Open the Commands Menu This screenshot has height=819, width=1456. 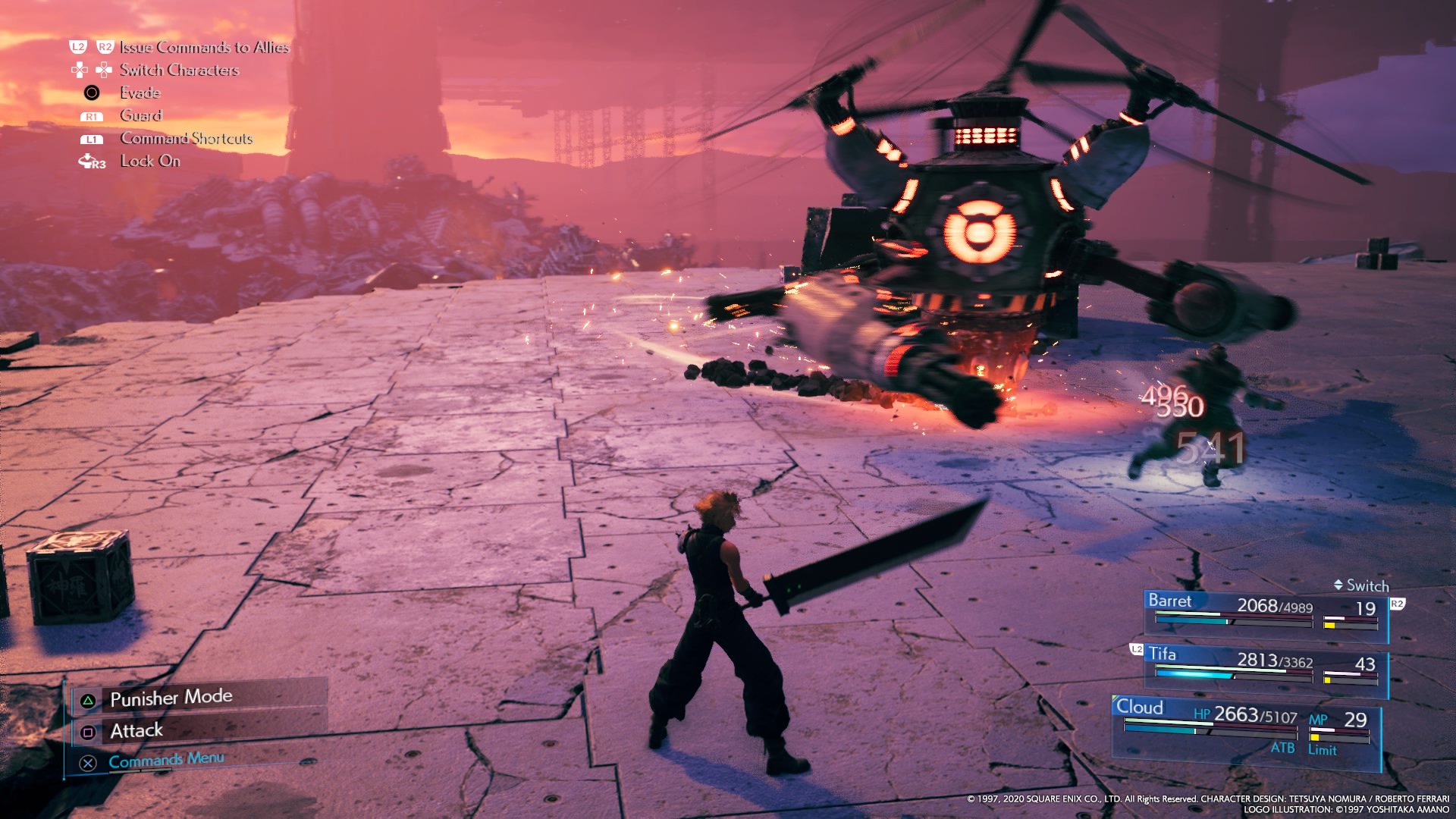(x=166, y=760)
